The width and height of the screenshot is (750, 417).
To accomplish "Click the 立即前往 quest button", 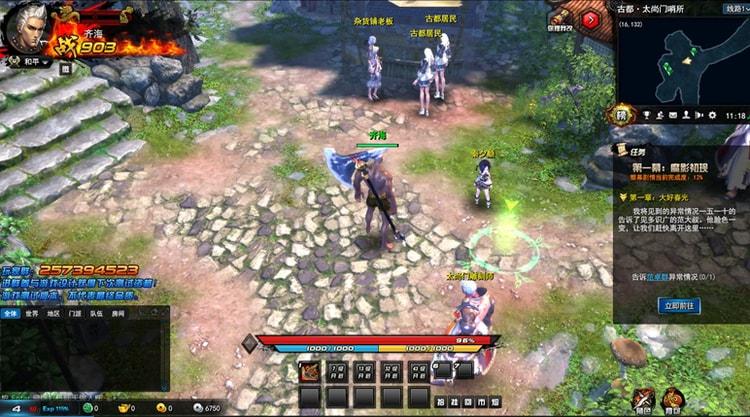I will pos(680,305).
